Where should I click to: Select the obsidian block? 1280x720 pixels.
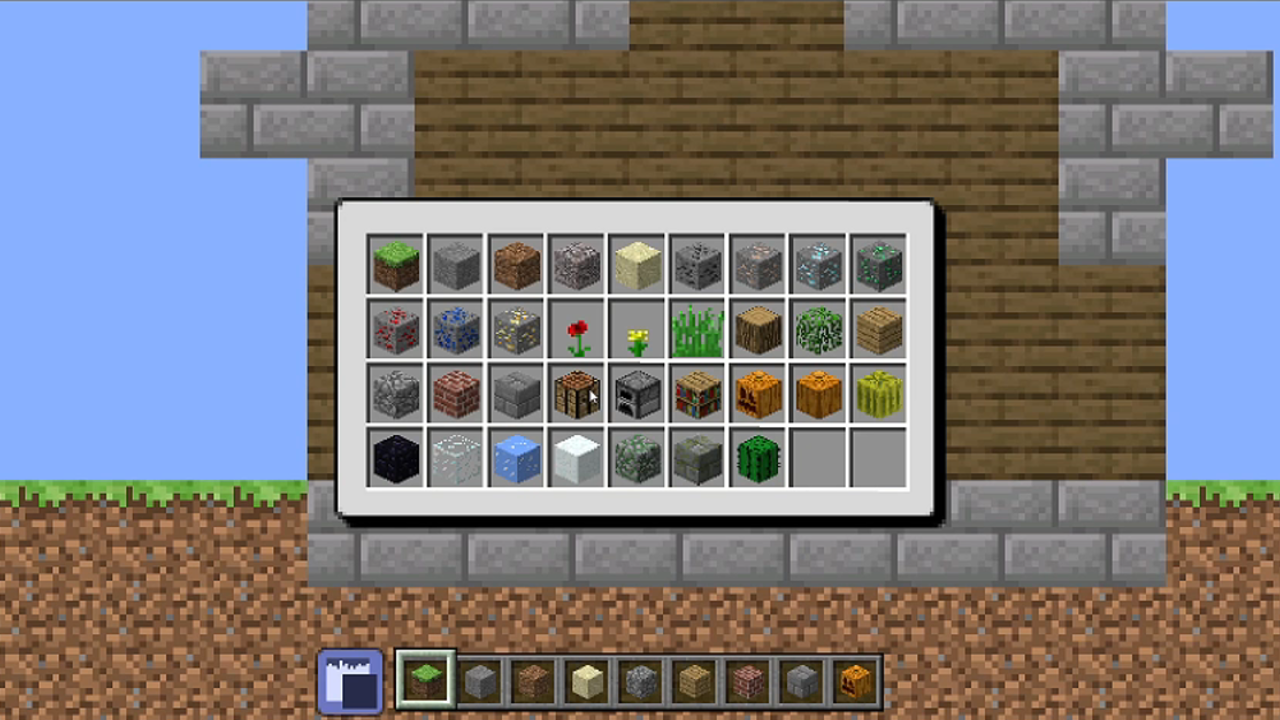pos(396,458)
